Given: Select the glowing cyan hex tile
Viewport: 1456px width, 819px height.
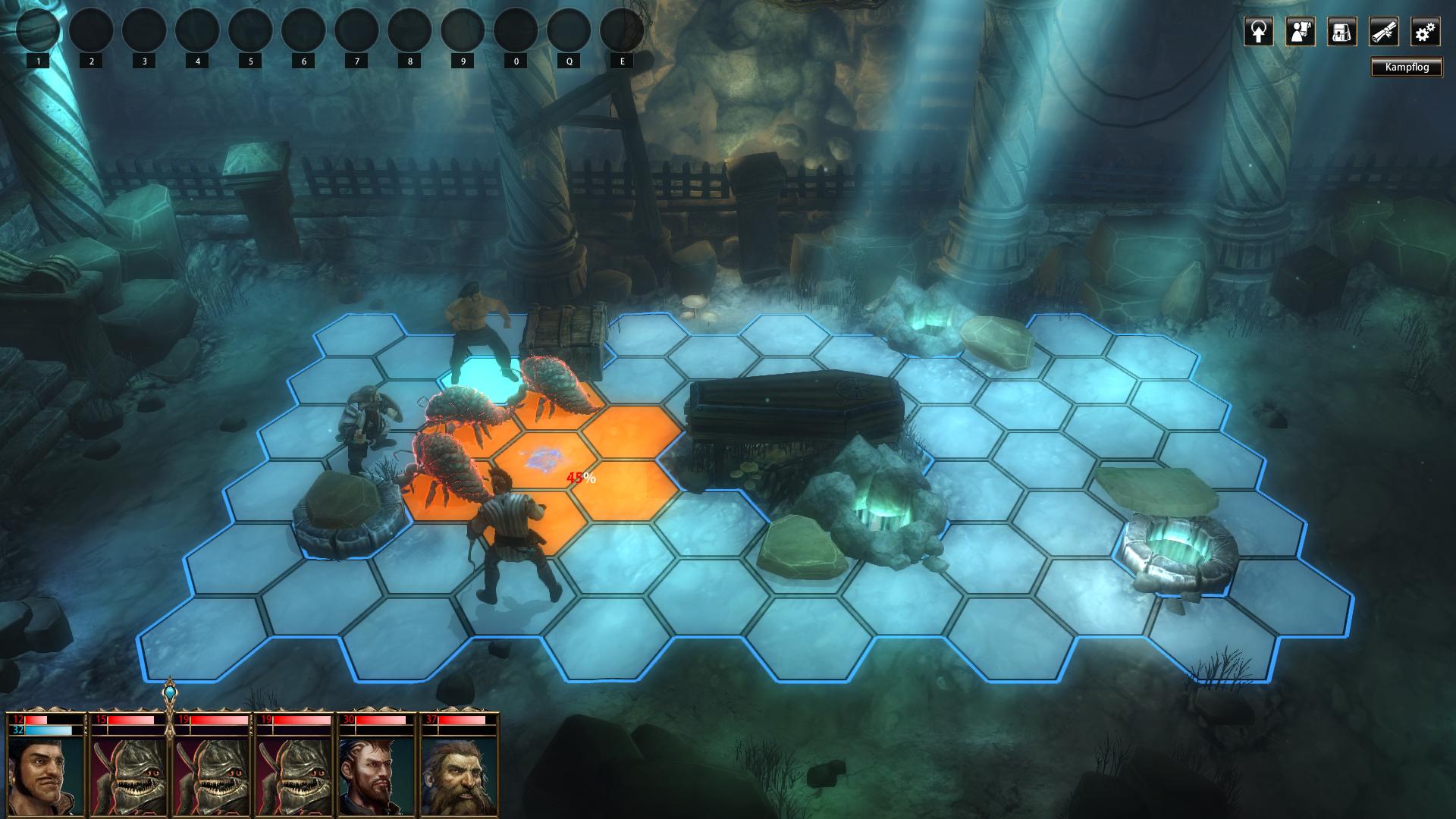Looking at the screenshot, I should (482, 372).
